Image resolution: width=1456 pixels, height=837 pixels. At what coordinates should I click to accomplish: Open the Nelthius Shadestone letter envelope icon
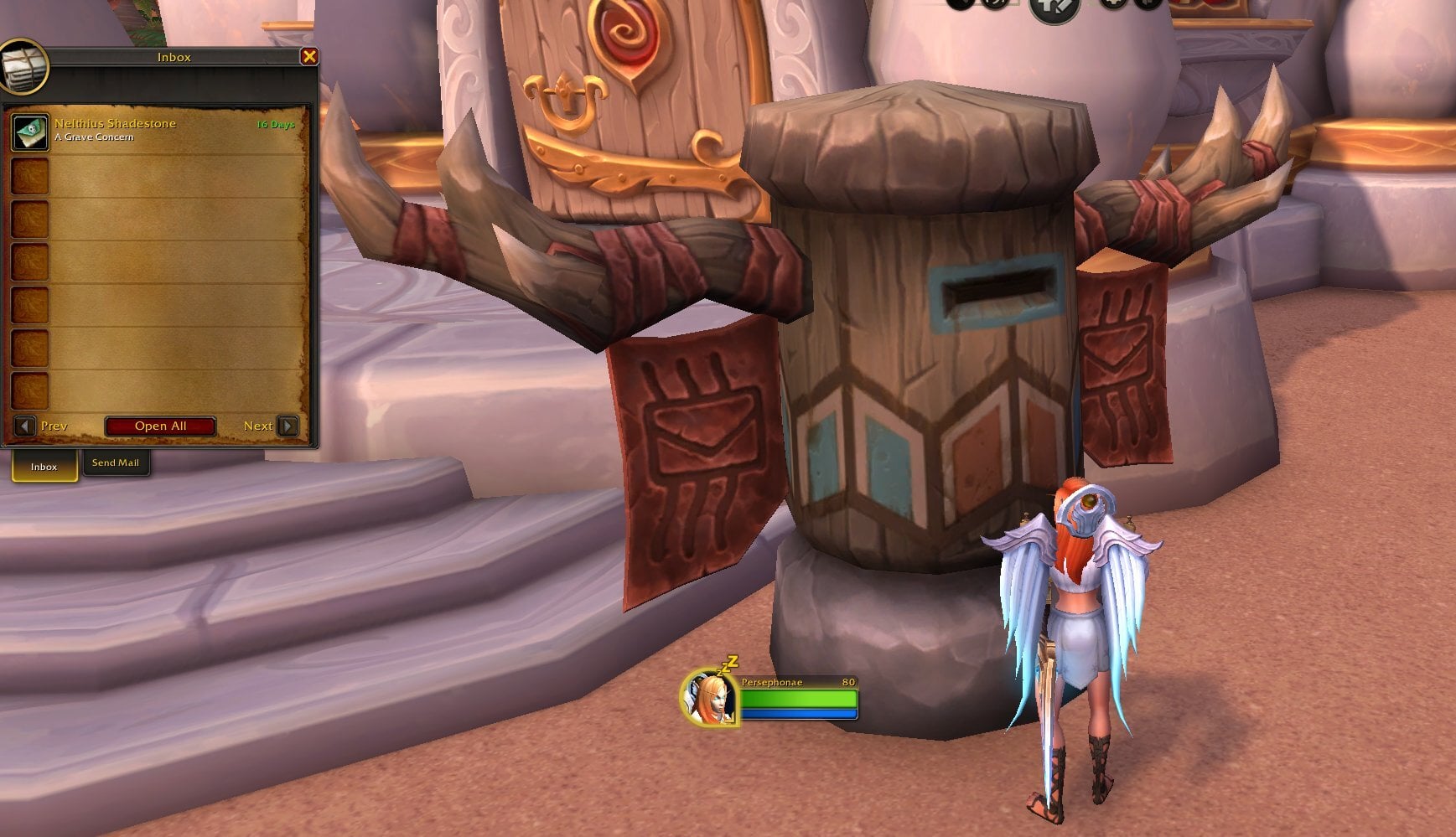coord(30,132)
